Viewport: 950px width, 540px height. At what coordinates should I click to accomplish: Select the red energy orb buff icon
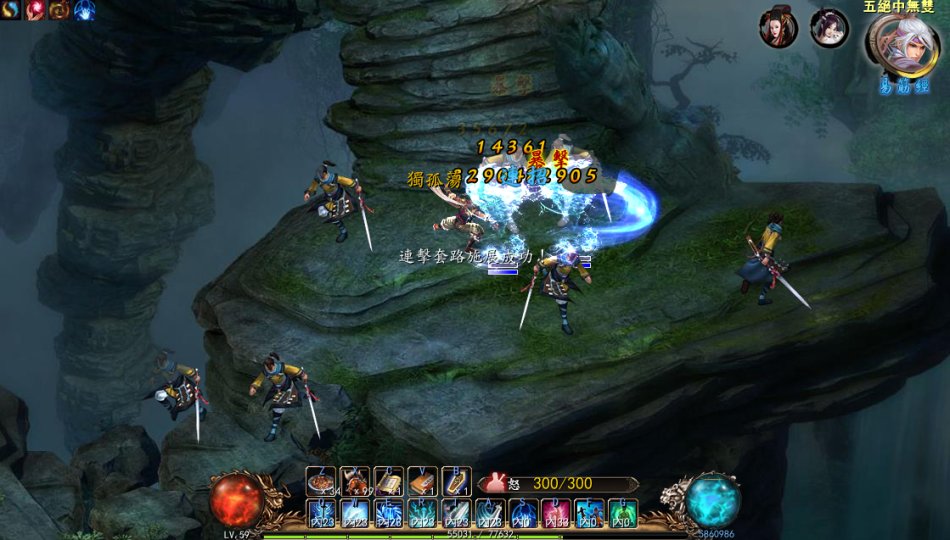(x=35, y=10)
